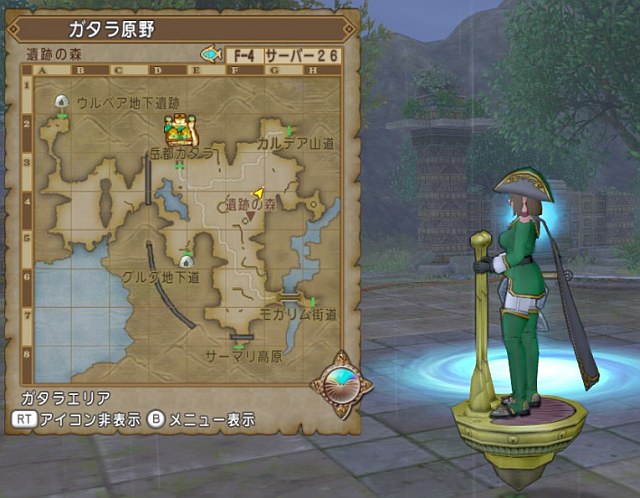640x498 pixels.
Task: Select the グルグ地下道 cave marker
Action: [x=186, y=261]
